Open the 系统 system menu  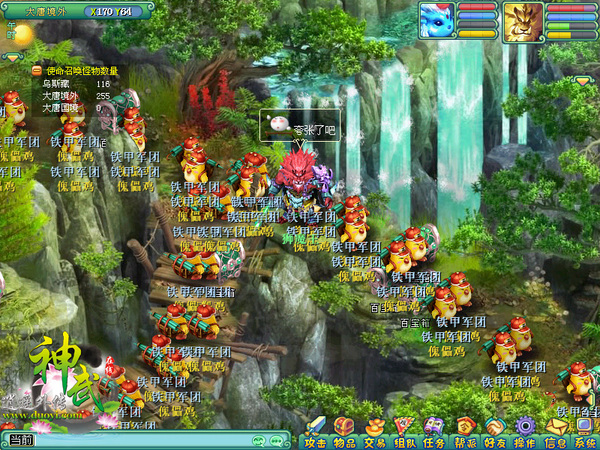(x=584, y=431)
